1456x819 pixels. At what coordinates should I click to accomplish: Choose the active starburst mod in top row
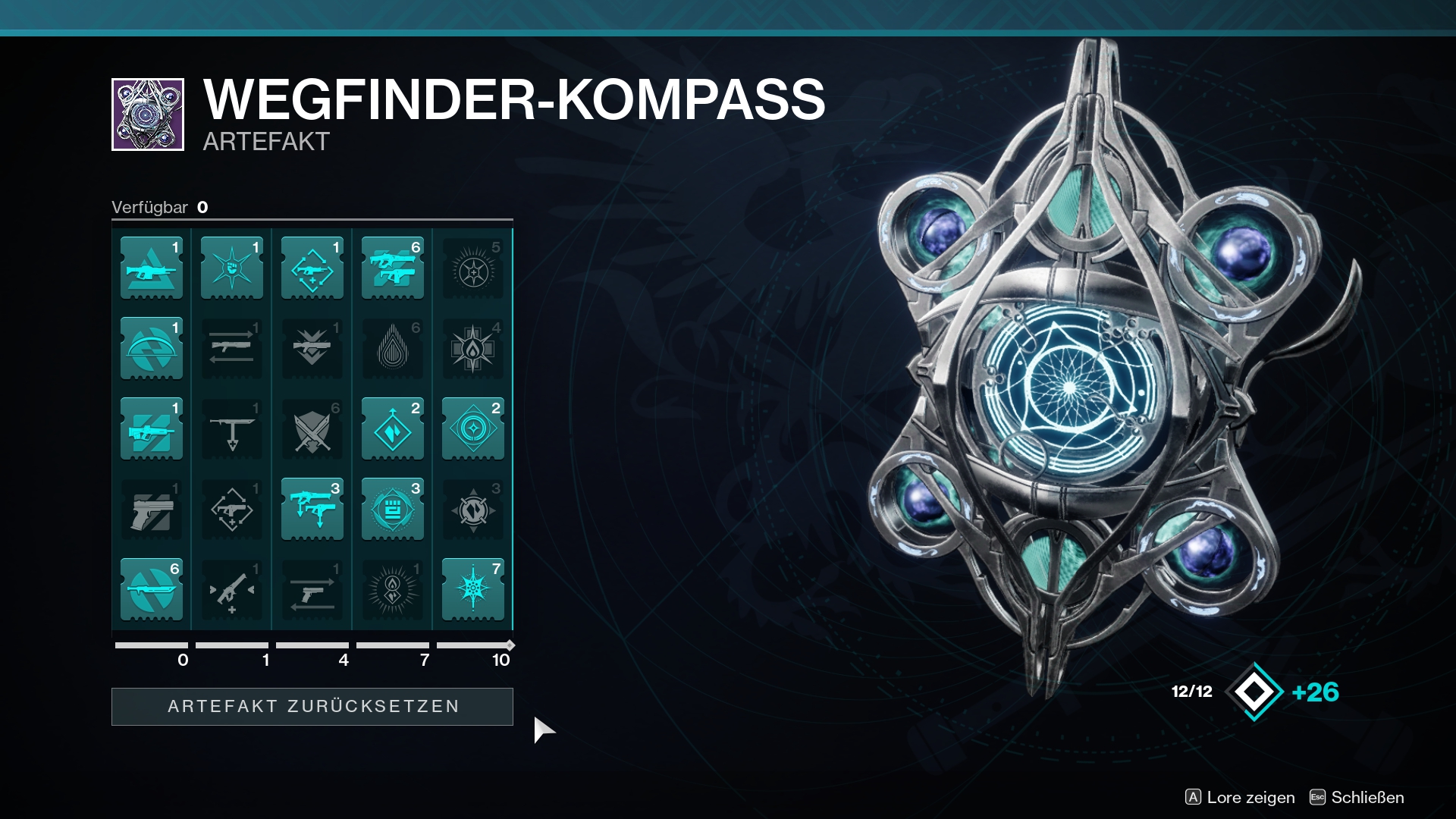coord(232,268)
